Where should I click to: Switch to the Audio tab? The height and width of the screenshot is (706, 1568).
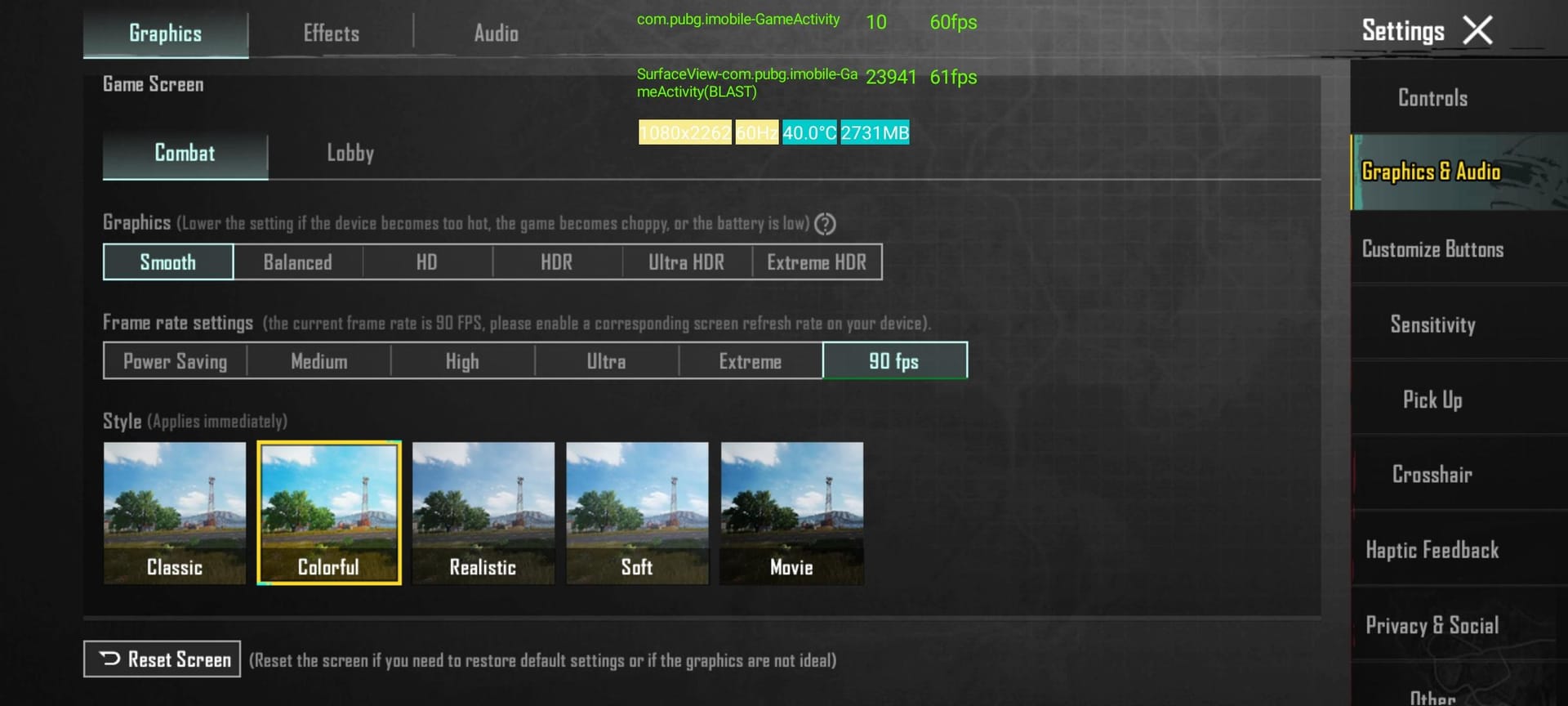pyautogui.click(x=495, y=33)
